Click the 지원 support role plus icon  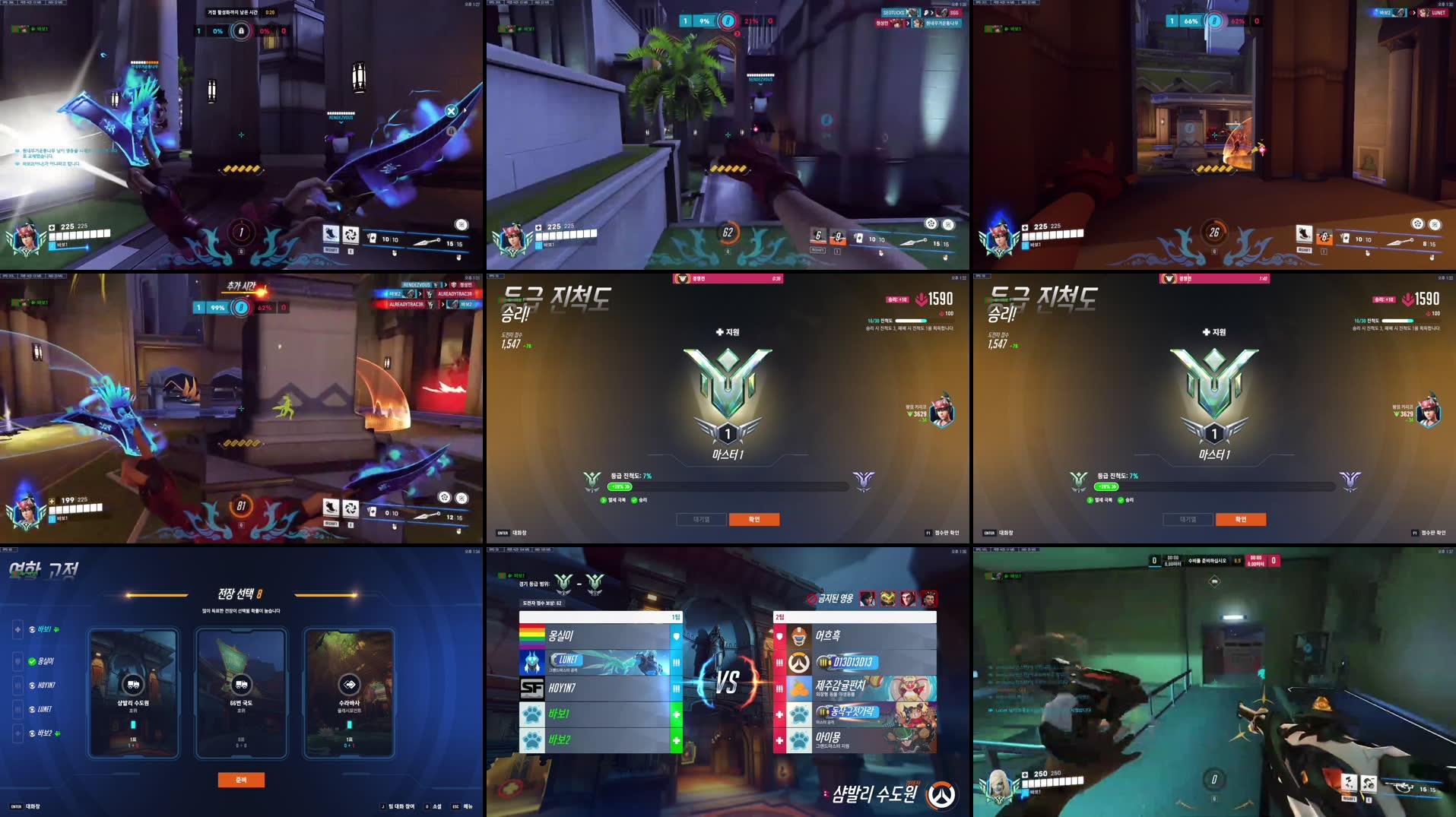pos(719,333)
